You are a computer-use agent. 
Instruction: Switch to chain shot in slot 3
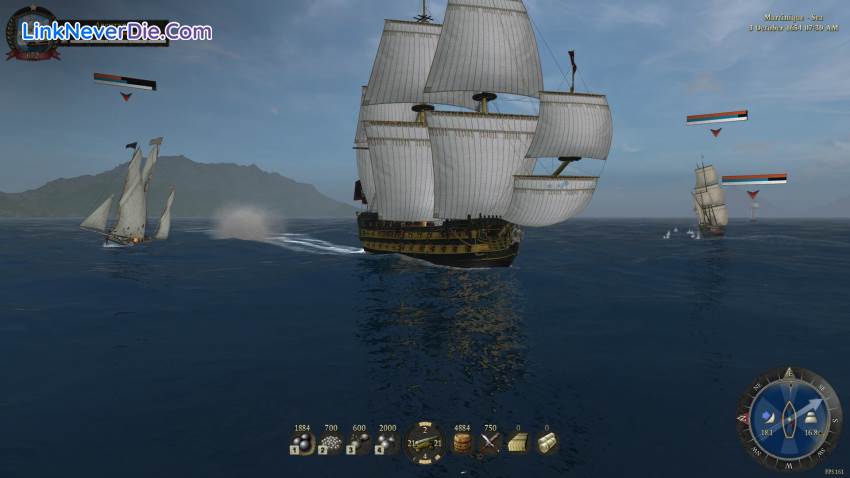(x=358, y=443)
